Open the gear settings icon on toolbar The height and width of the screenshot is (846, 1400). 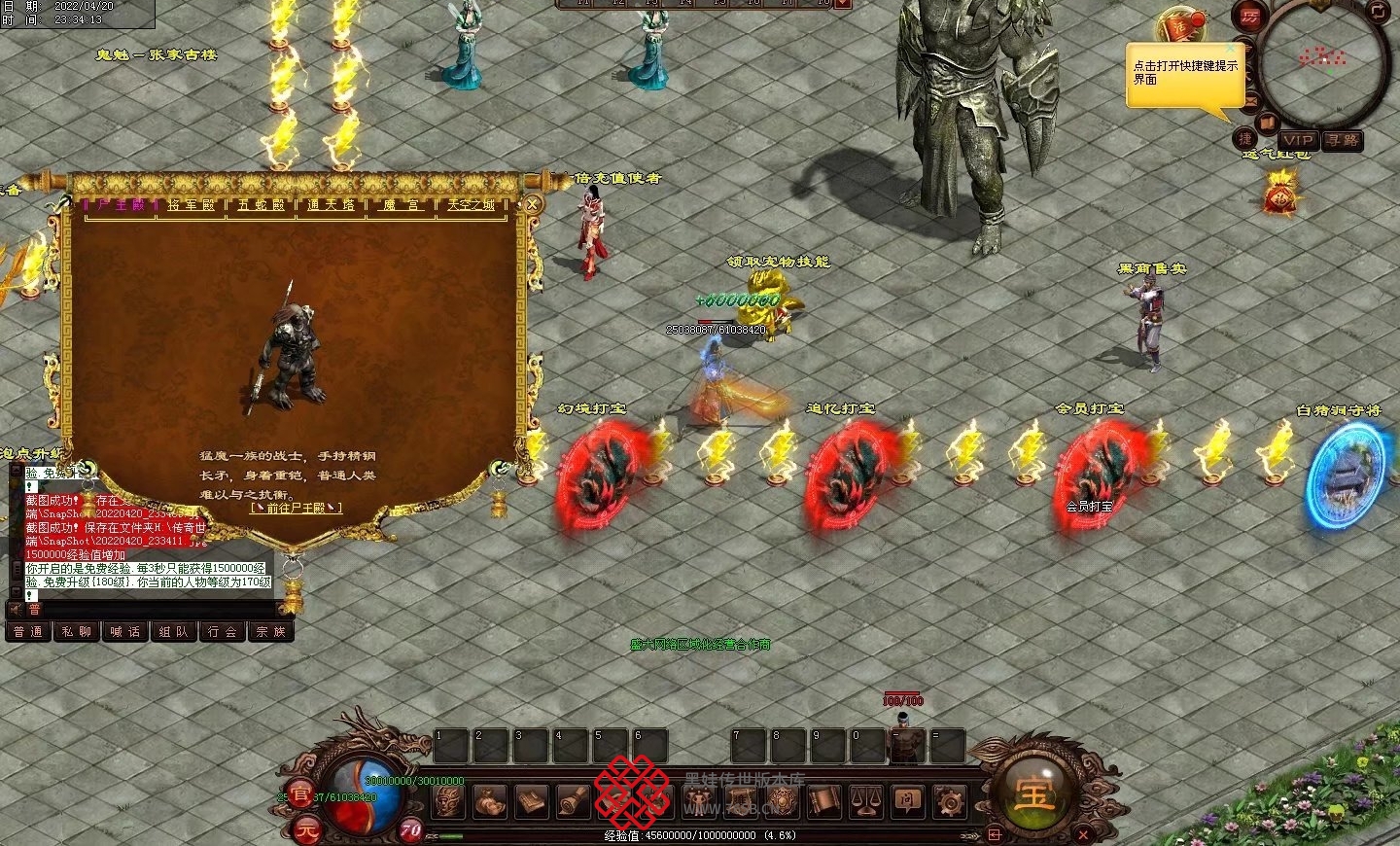point(949,801)
